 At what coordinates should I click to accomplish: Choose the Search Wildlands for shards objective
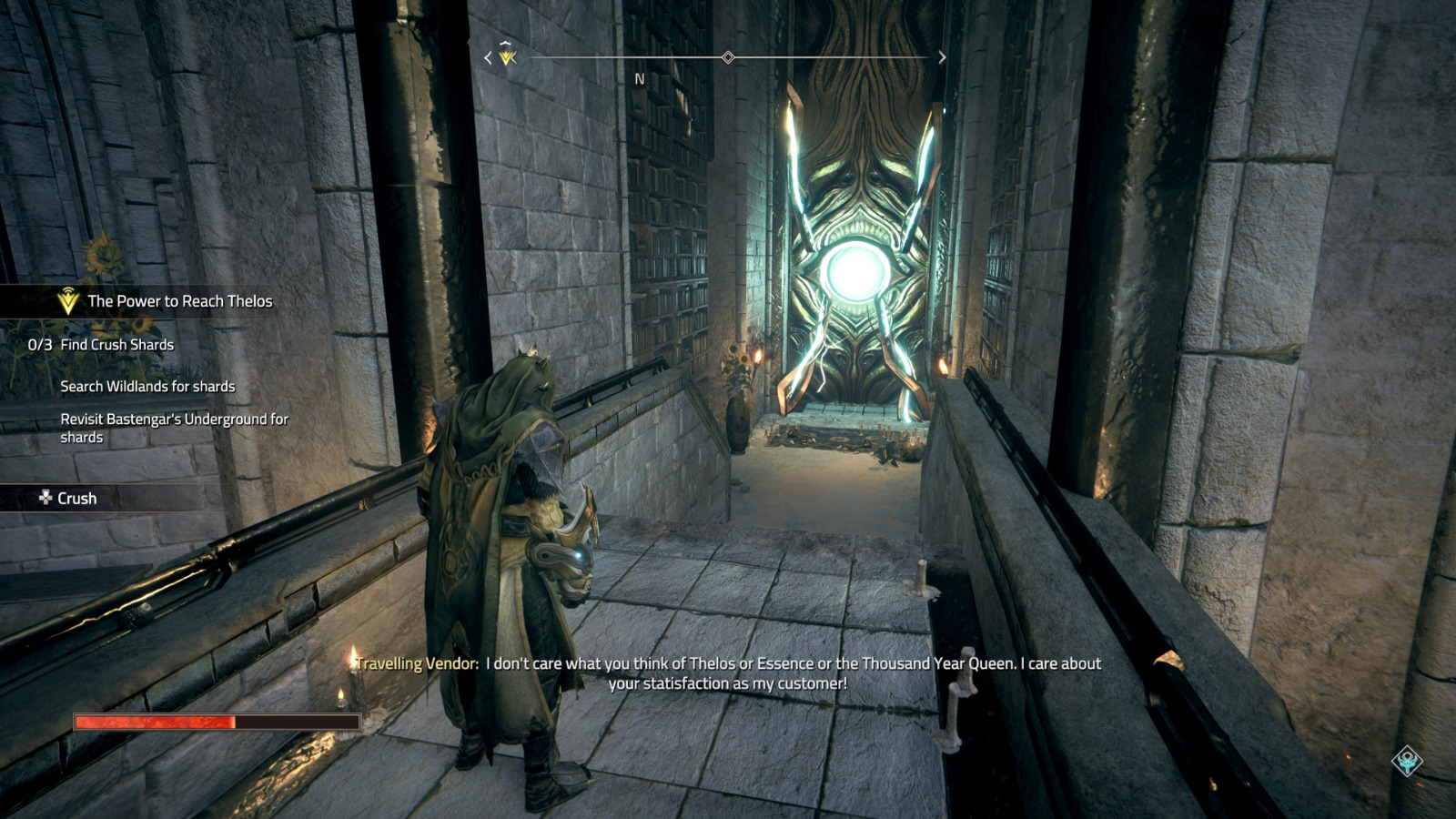click(147, 387)
